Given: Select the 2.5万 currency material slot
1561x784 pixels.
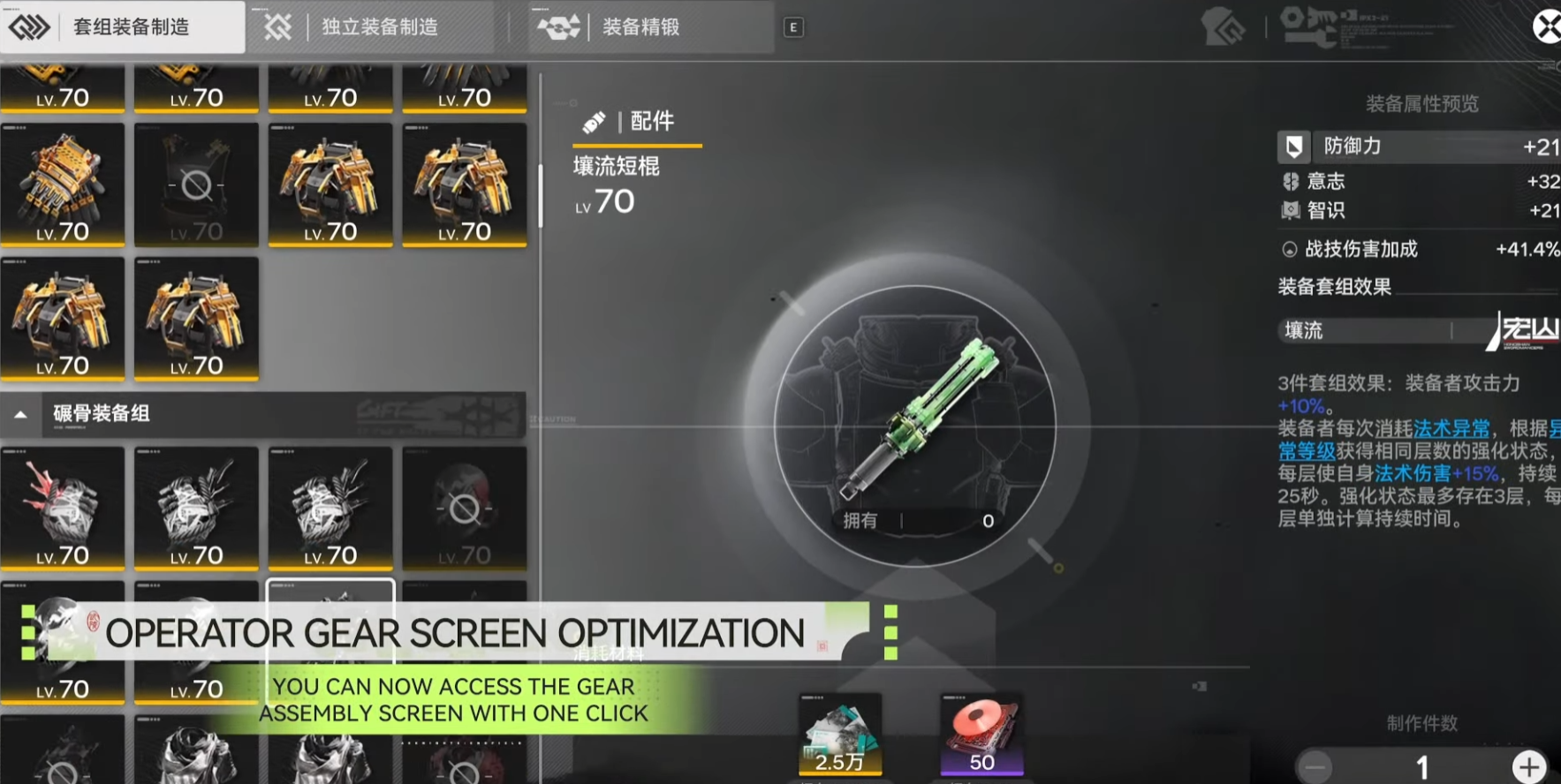Looking at the screenshot, I should point(839,735).
